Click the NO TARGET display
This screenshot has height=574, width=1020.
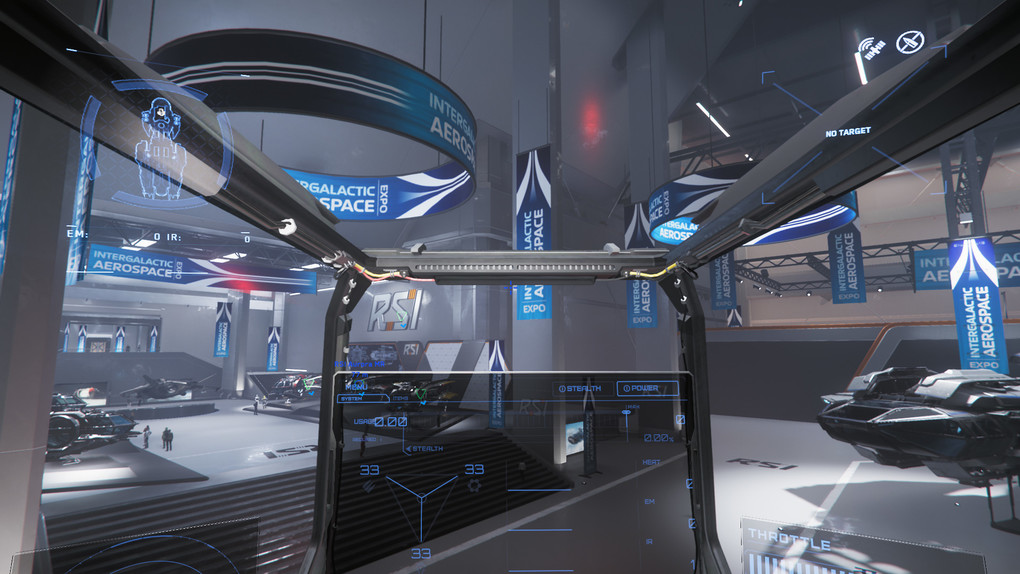point(847,132)
